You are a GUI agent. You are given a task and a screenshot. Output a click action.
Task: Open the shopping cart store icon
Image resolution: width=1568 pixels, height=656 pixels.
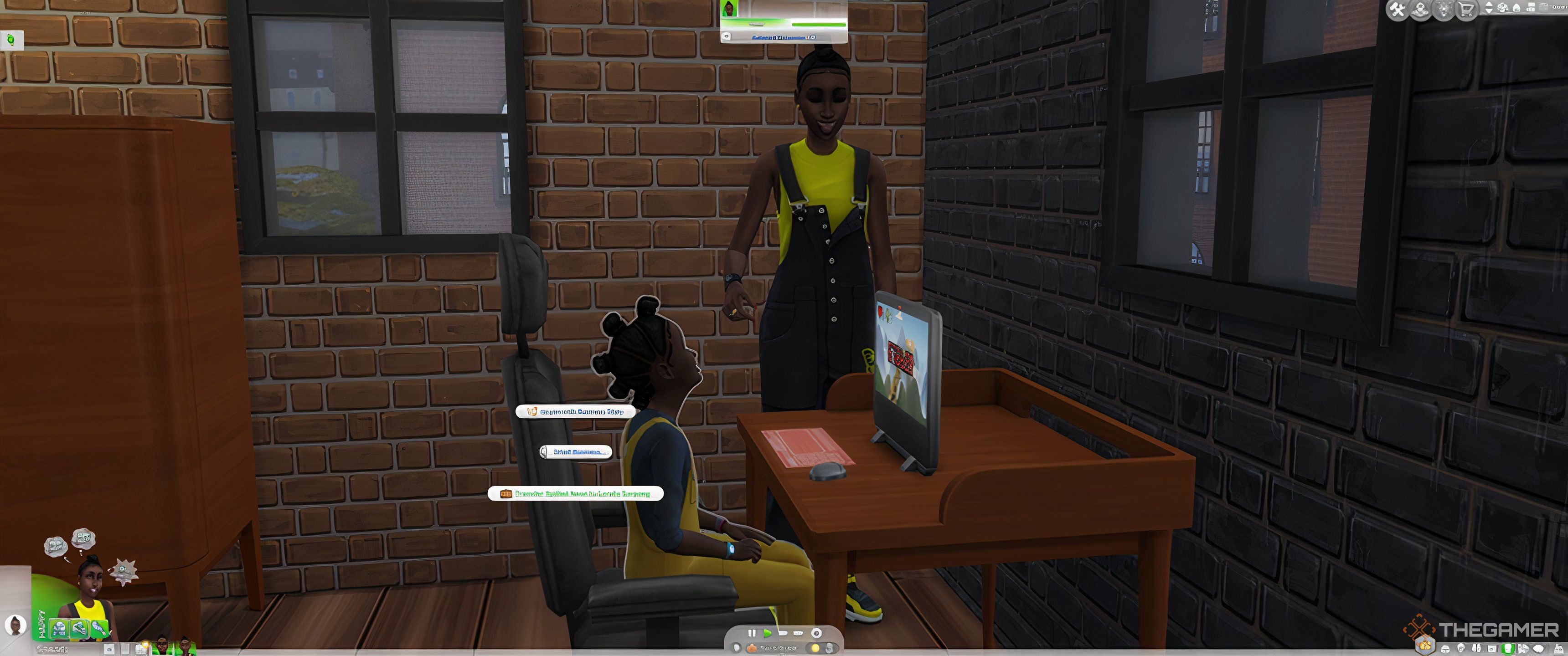[x=1466, y=10]
